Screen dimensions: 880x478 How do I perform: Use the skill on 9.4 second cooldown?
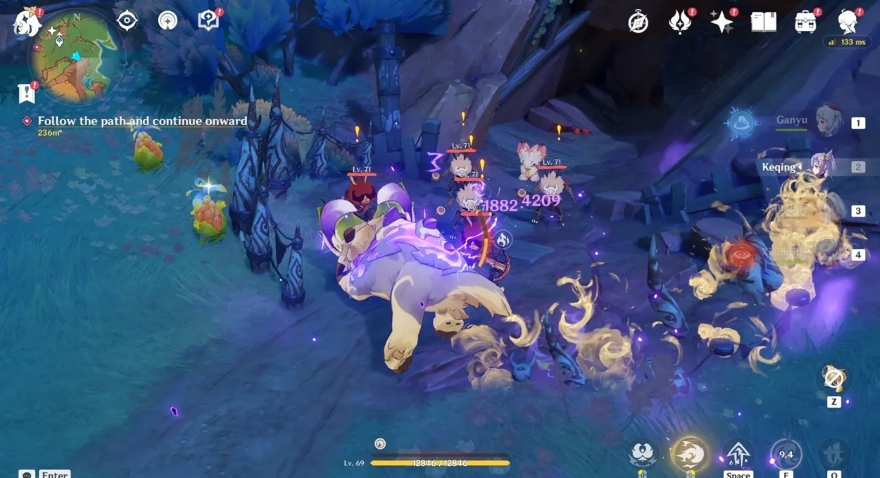(x=786, y=454)
